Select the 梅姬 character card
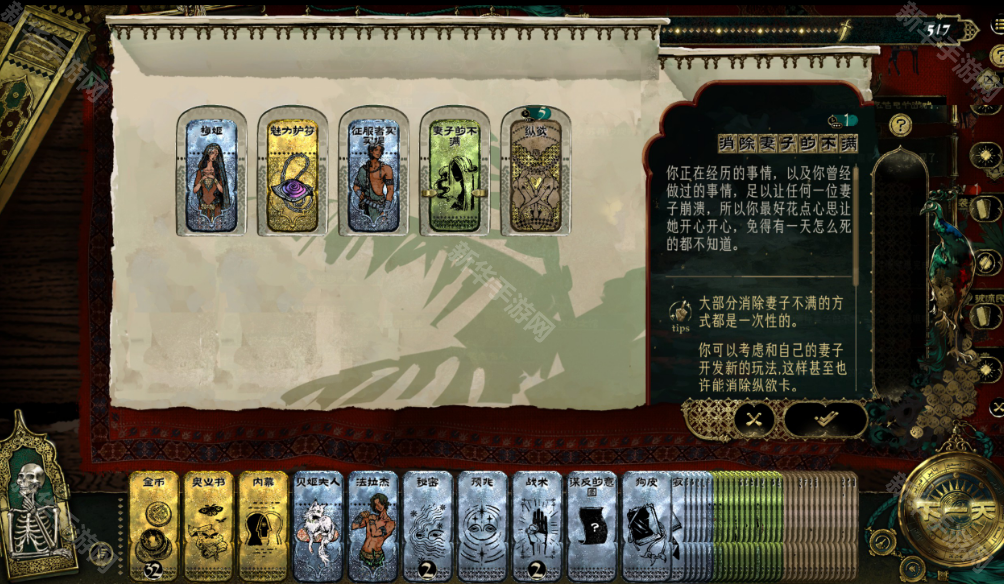Image resolution: width=1004 pixels, height=584 pixels. [x=211, y=172]
